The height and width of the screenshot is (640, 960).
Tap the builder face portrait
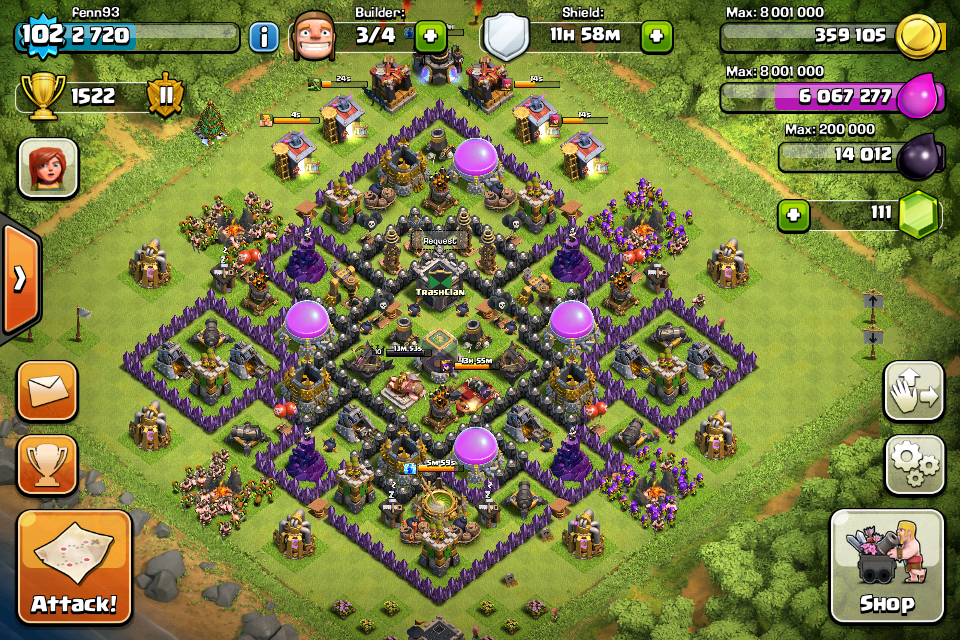tap(312, 37)
